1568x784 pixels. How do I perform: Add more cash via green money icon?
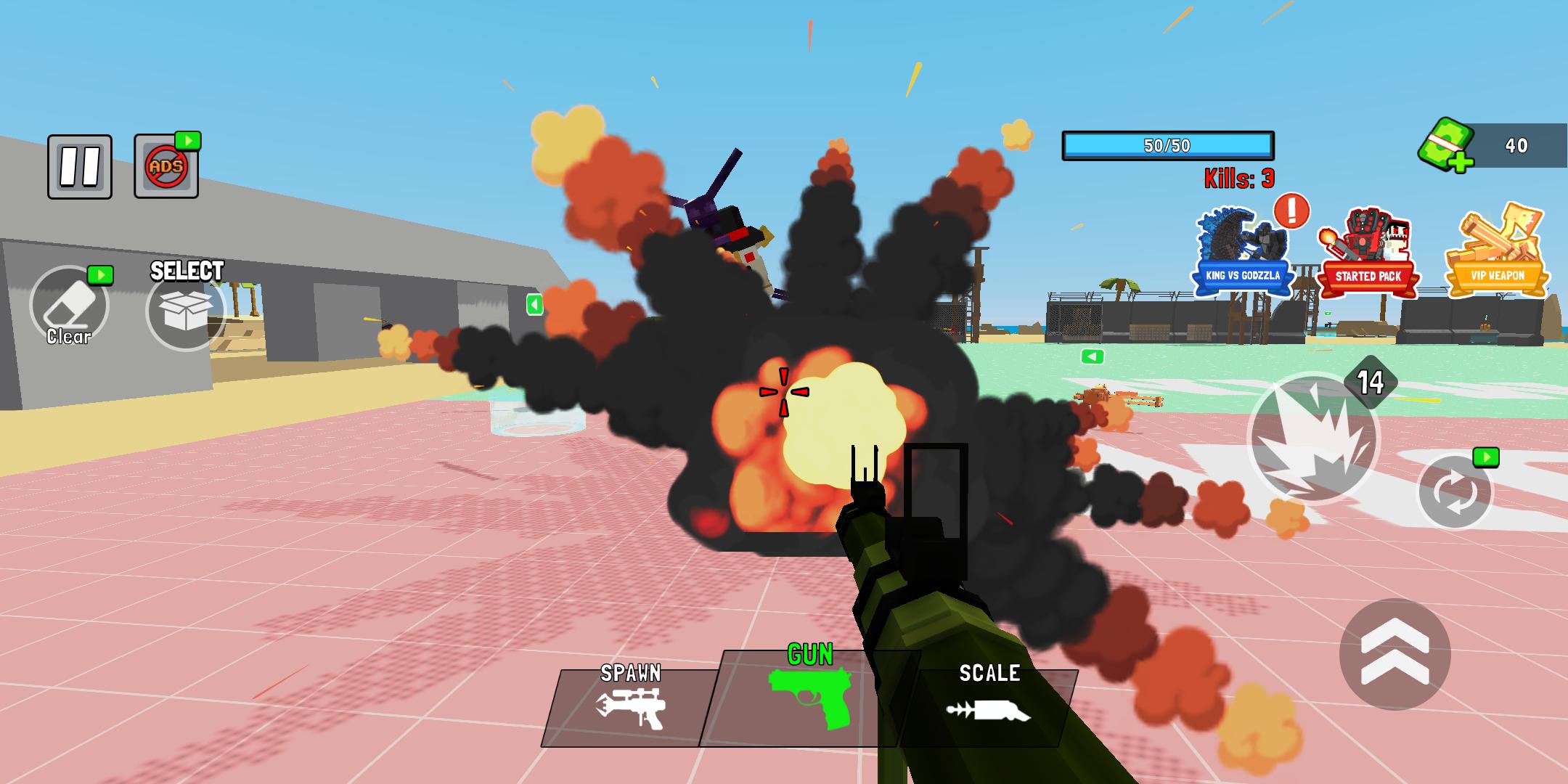[x=1447, y=144]
